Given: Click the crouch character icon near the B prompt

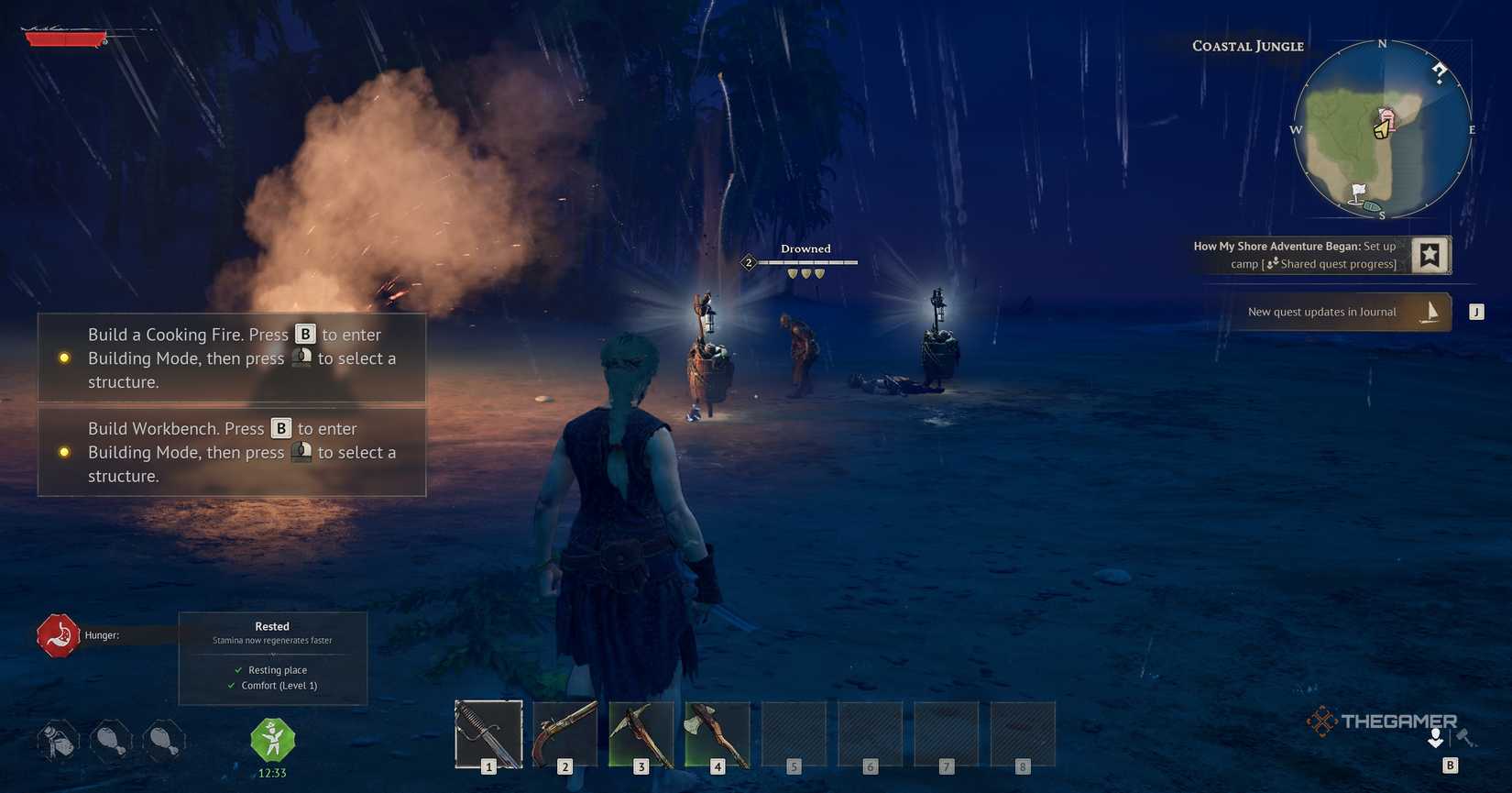Looking at the screenshot, I should click(1435, 738).
